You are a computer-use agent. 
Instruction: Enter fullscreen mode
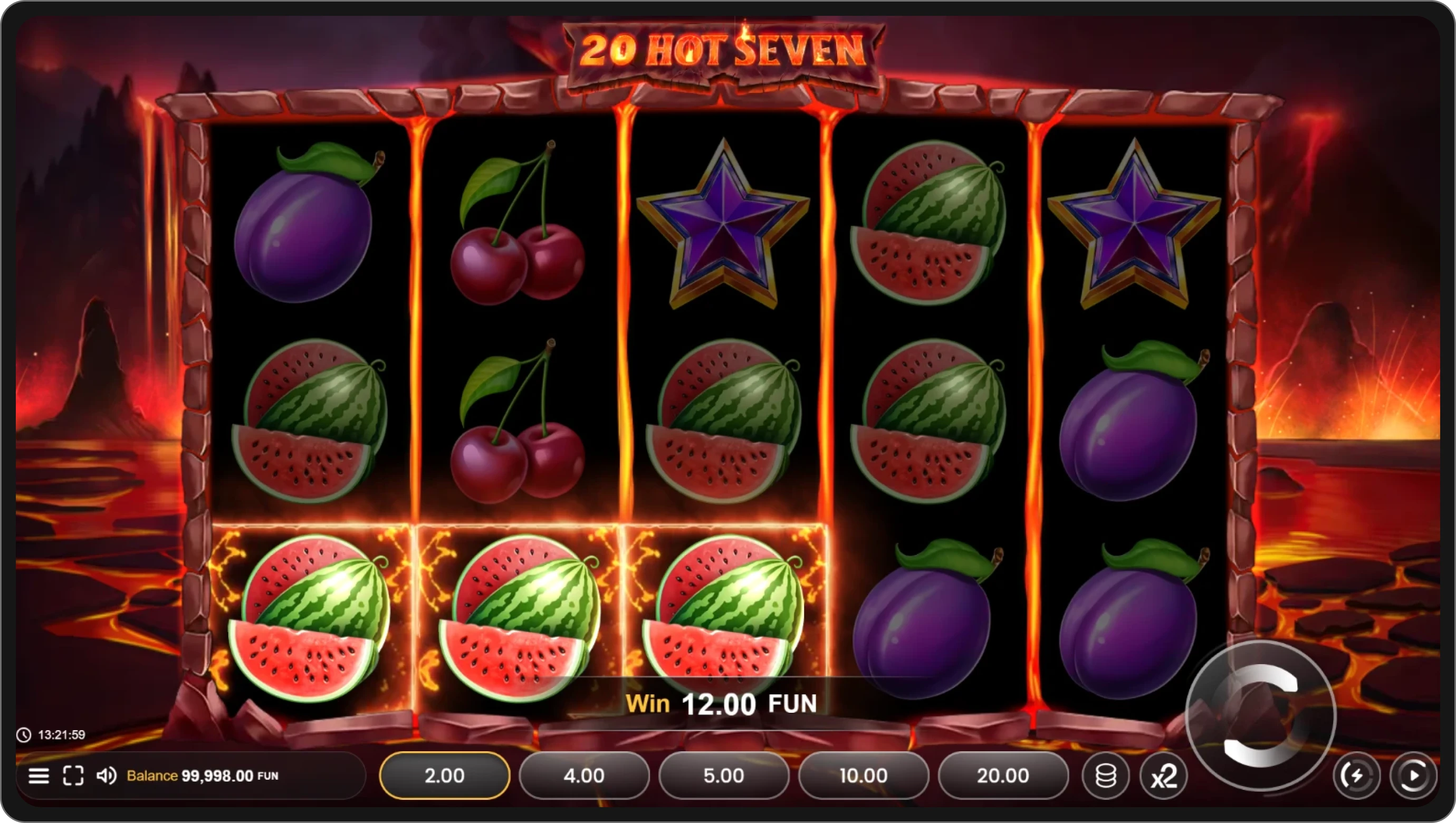[x=73, y=776]
